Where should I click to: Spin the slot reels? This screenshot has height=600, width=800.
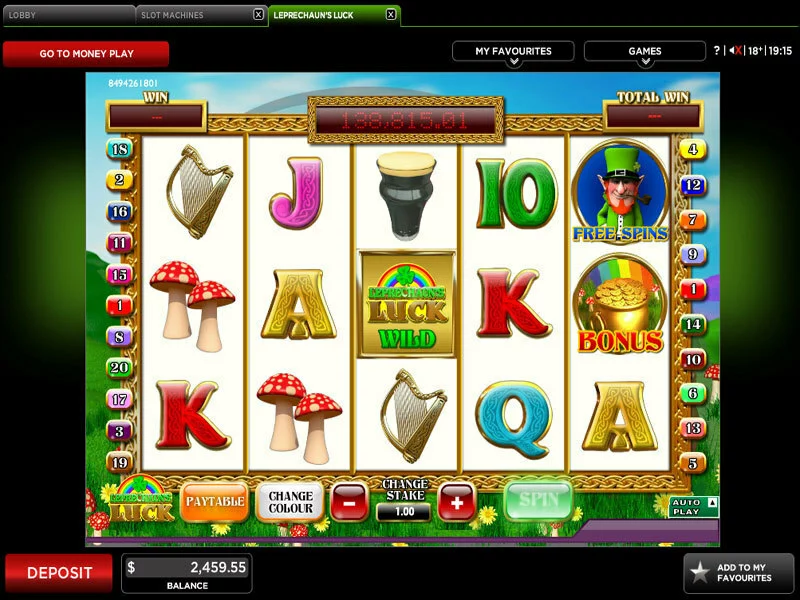click(x=538, y=499)
